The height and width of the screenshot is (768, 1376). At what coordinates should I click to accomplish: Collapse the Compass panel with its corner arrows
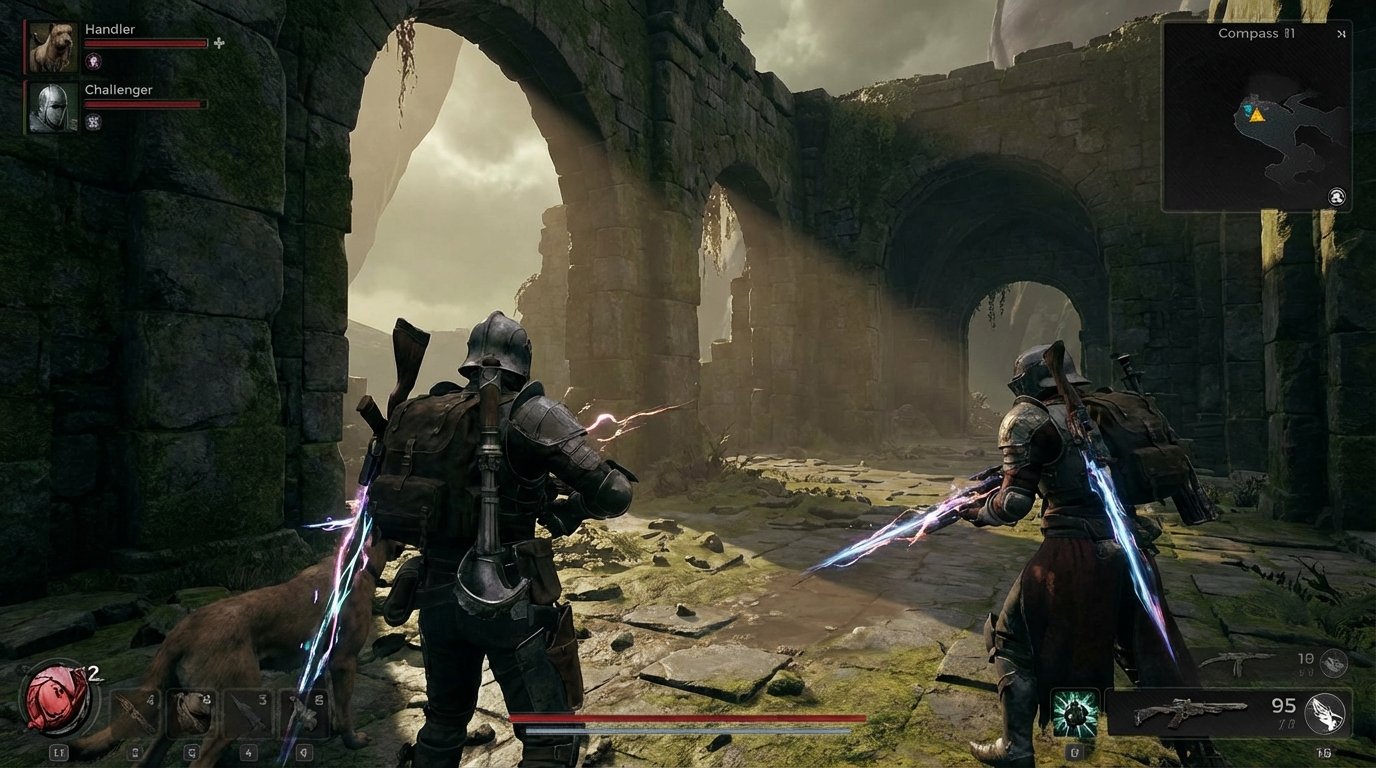(1341, 33)
